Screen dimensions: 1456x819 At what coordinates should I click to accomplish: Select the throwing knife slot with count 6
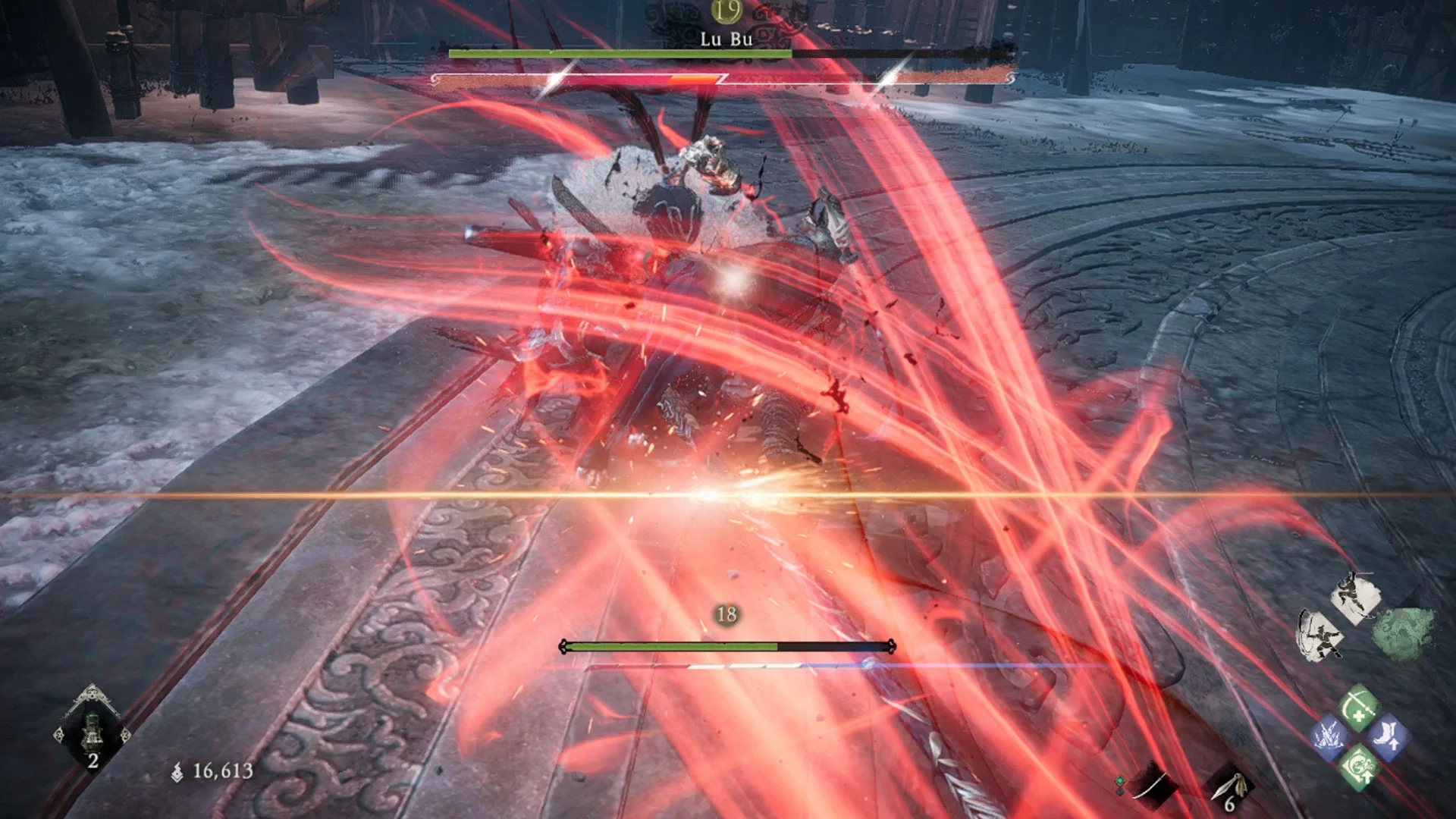[1230, 789]
